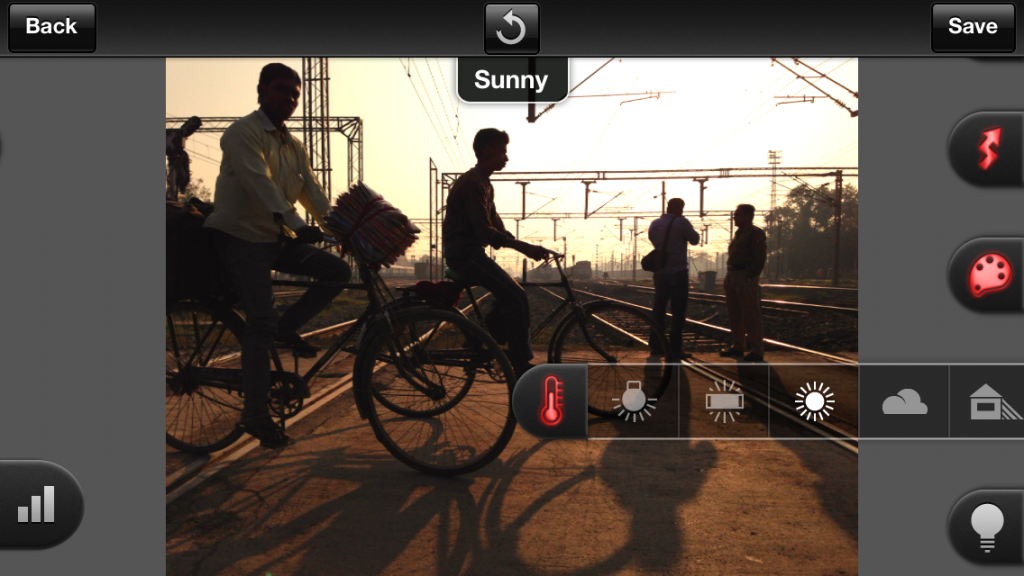Select the red thermometer white balance tool

550,401
